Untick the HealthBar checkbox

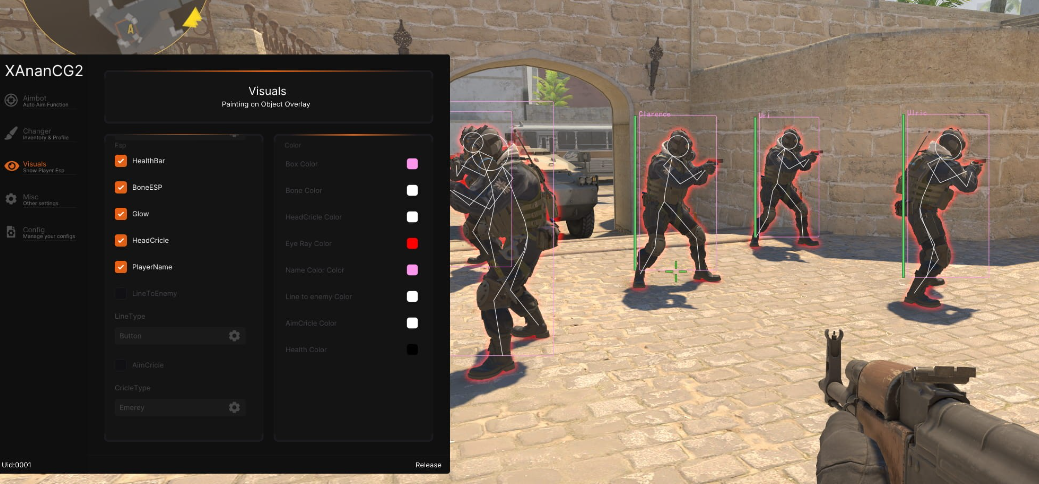[x=121, y=161]
